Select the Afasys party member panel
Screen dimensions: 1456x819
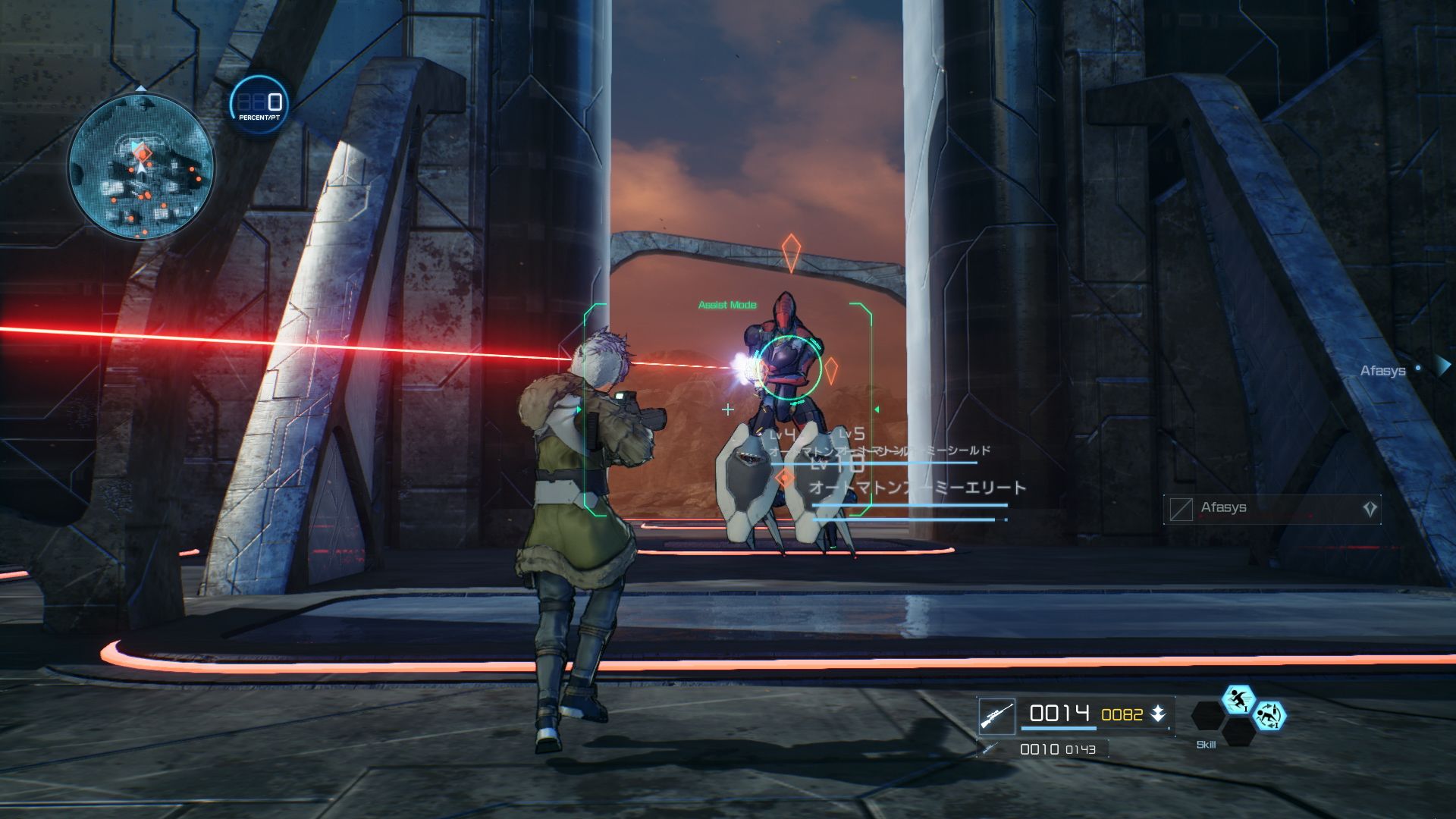tap(1272, 509)
